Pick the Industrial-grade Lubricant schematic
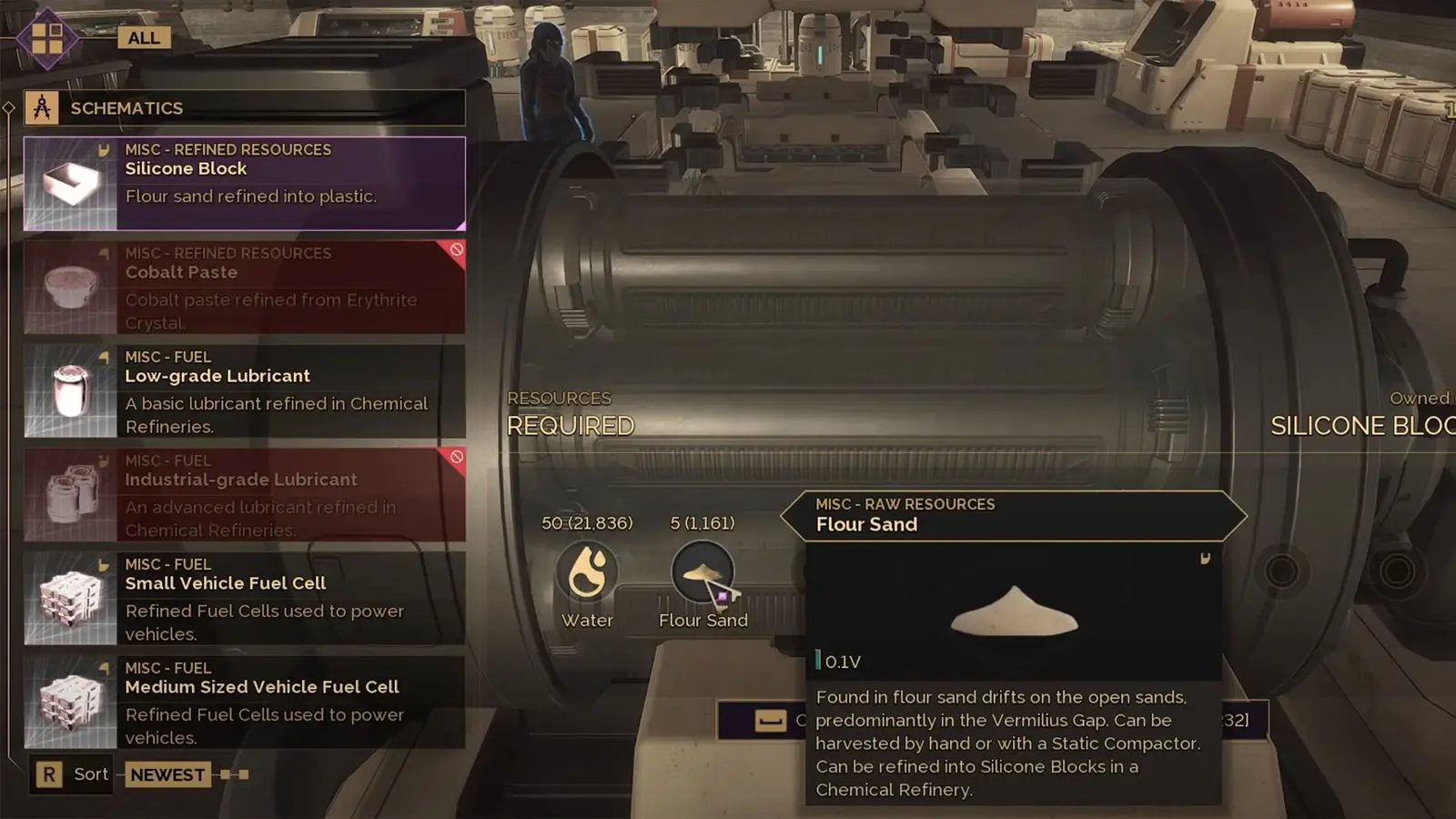The height and width of the screenshot is (819, 1456). point(244,494)
